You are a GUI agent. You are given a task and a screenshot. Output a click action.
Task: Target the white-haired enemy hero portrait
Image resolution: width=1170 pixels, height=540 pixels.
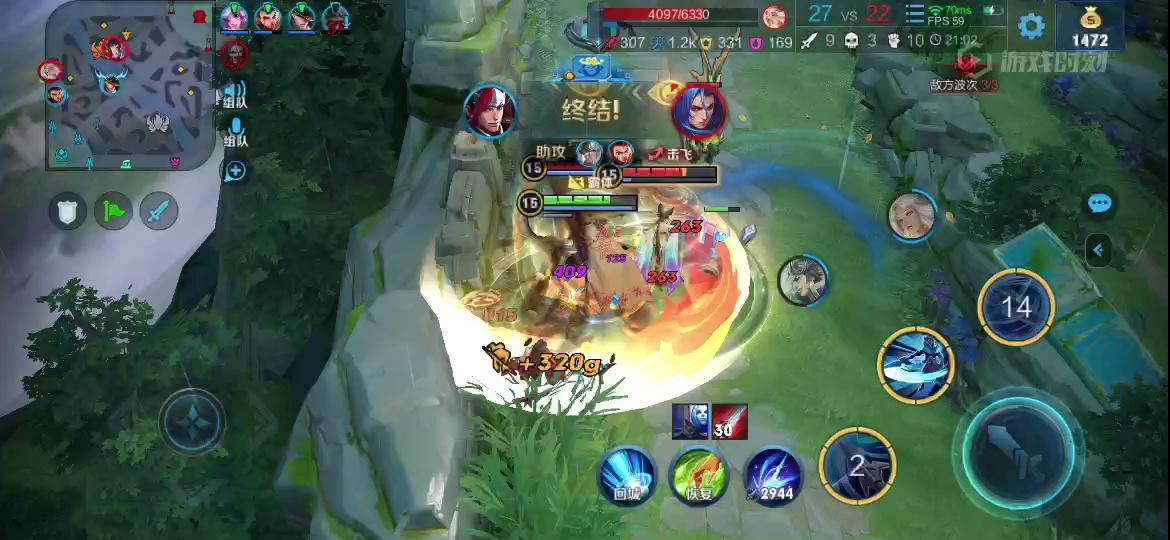click(911, 215)
